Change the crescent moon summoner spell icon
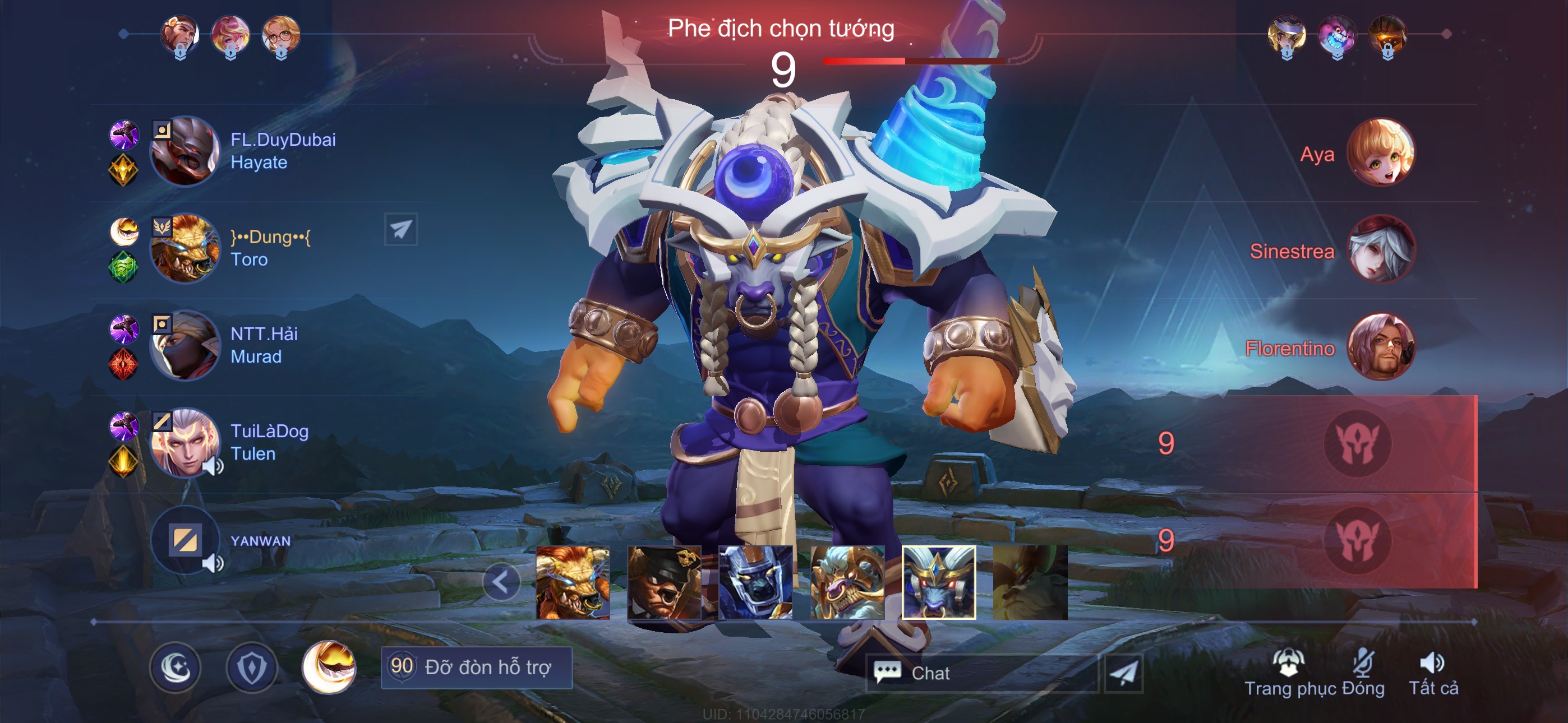Screen dimensions: 1568x723 pyautogui.click(x=329, y=668)
